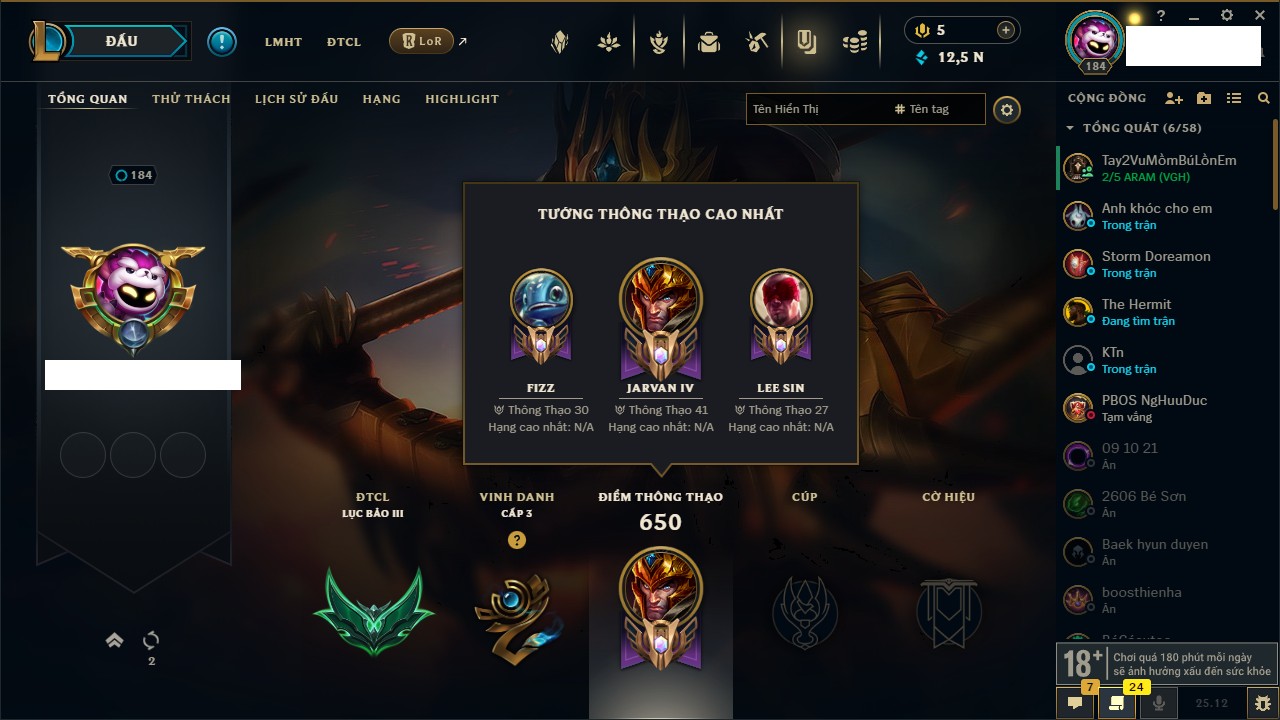This screenshot has width=1280, height=720.
Task: Add RP with the plus button
Action: pyautogui.click(x=1006, y=30)
